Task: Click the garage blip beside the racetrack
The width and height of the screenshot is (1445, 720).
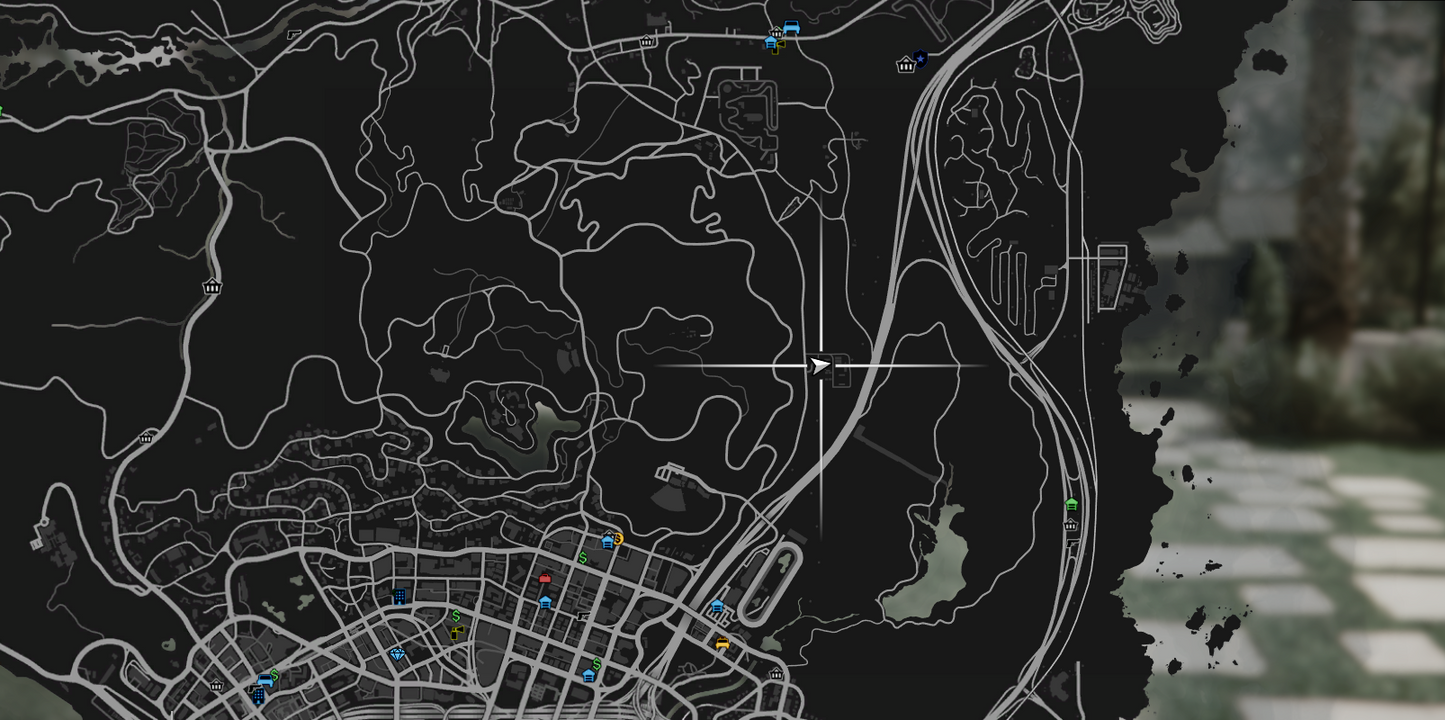Action: click(x=717, y=605)
